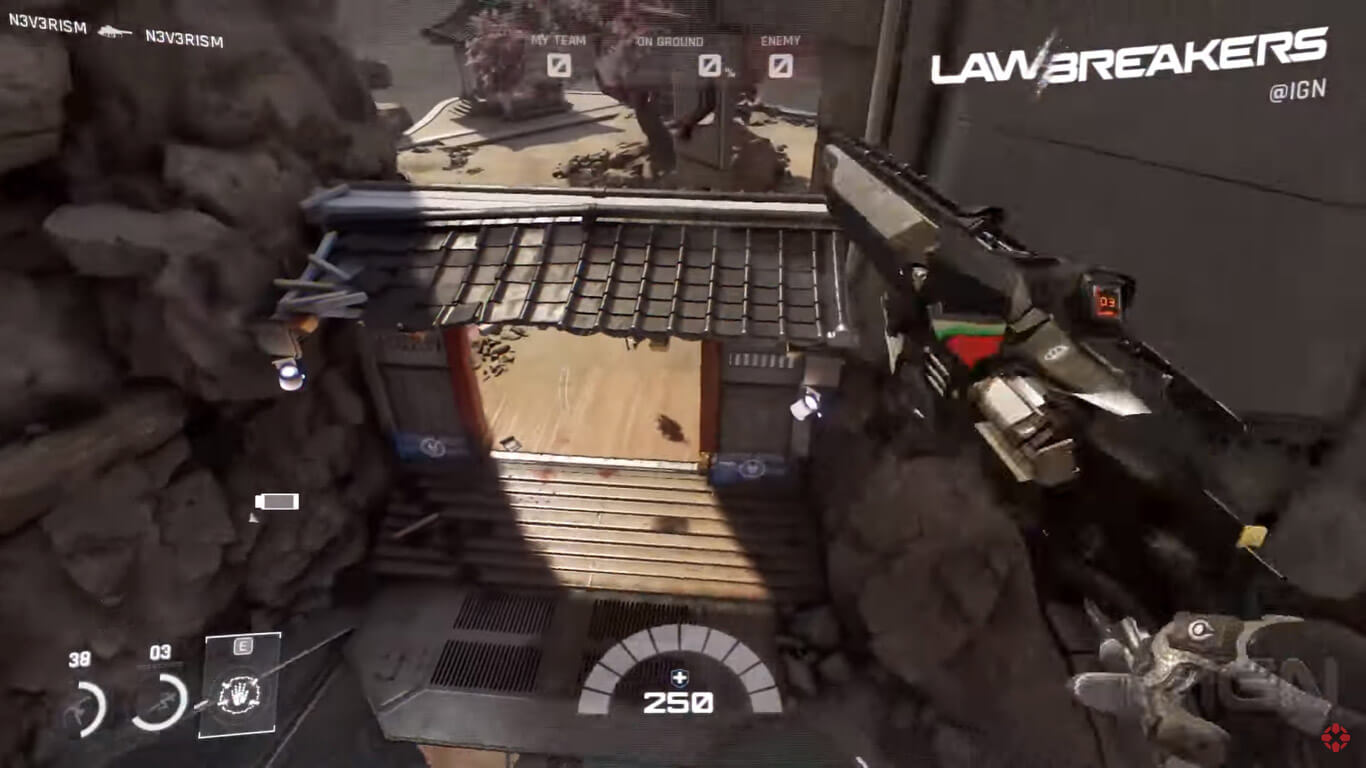1366x768 pixels.
Task: Select the ENEMY scoreboard tab
Action: tap(780, 42)
